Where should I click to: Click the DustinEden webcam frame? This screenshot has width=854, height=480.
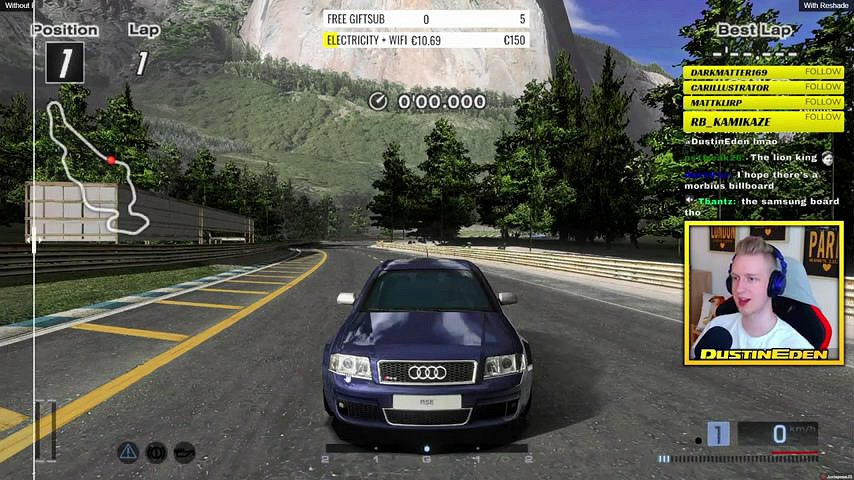[x=765, y=292]
